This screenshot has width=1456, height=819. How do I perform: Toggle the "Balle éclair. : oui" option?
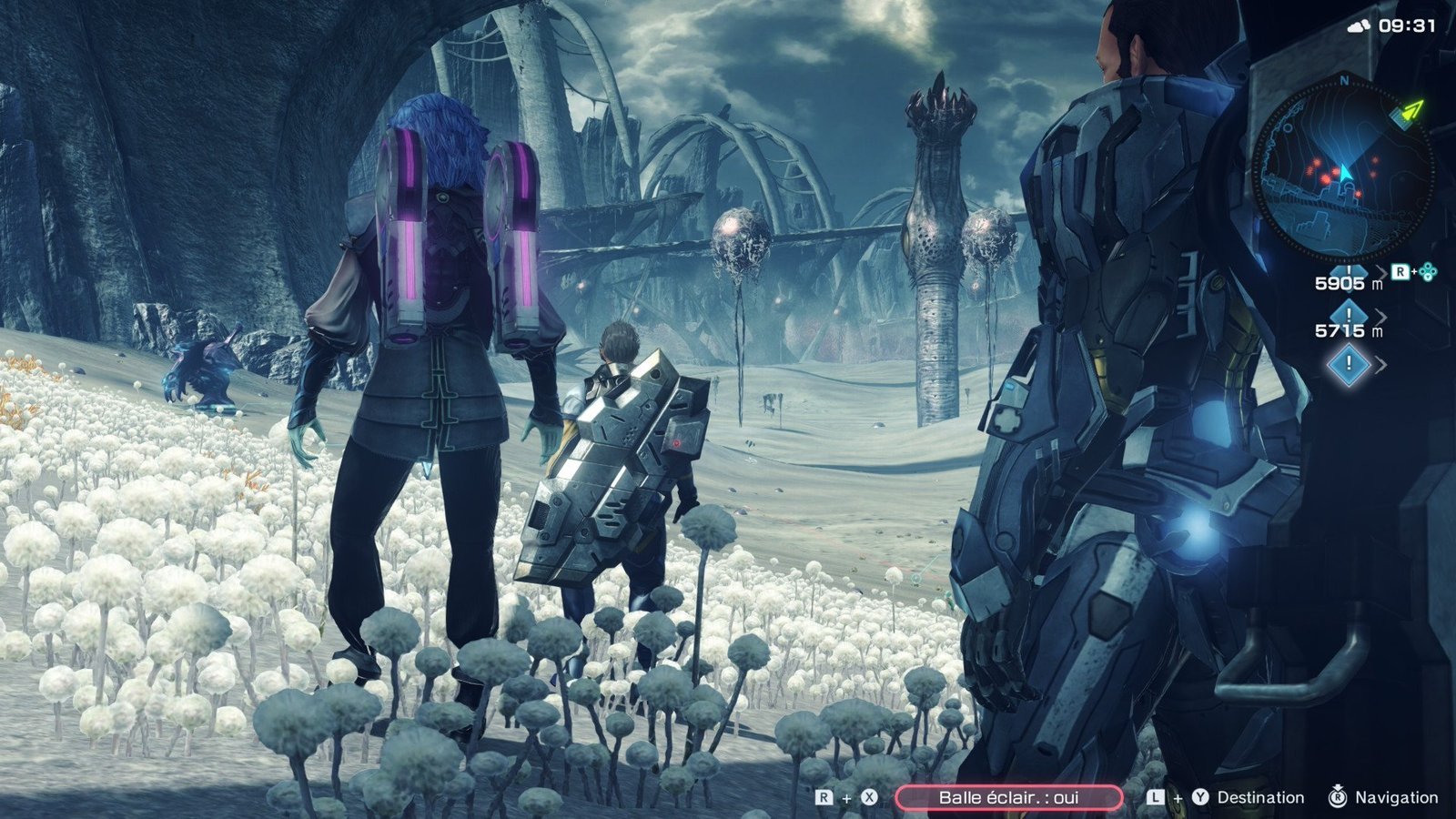click(1008, 797)
